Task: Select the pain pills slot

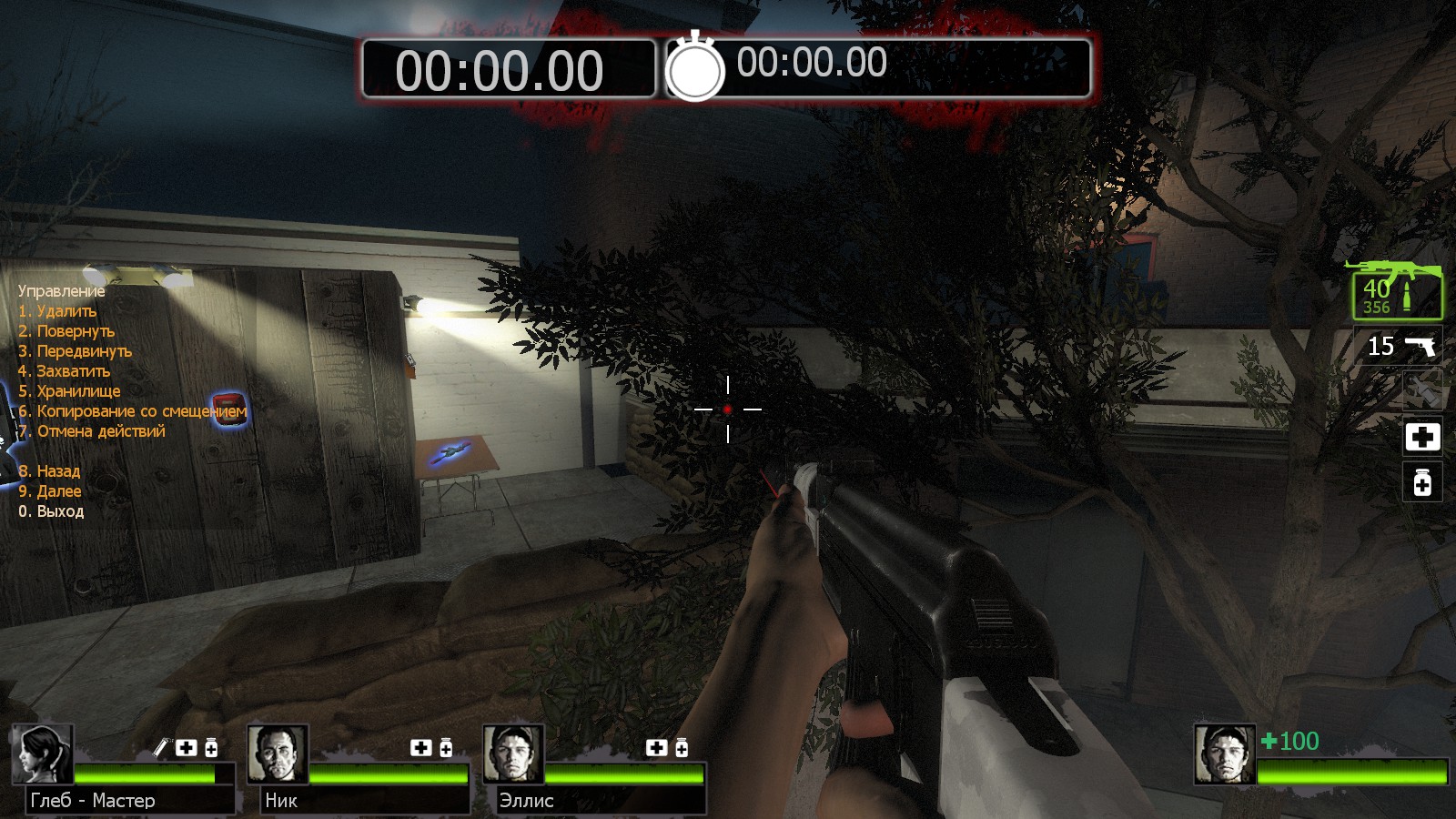Action: [1422, 482]
